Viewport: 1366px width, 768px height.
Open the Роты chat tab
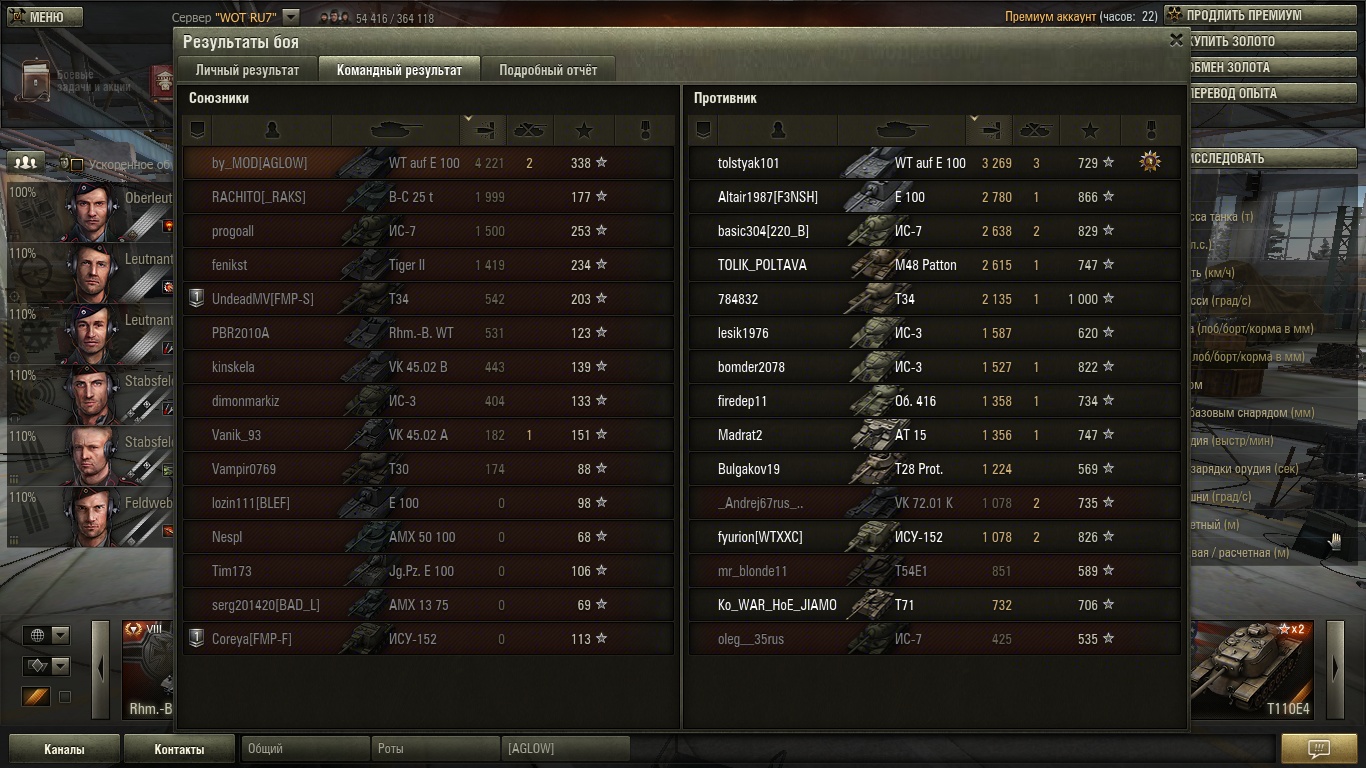pos(435,748)
